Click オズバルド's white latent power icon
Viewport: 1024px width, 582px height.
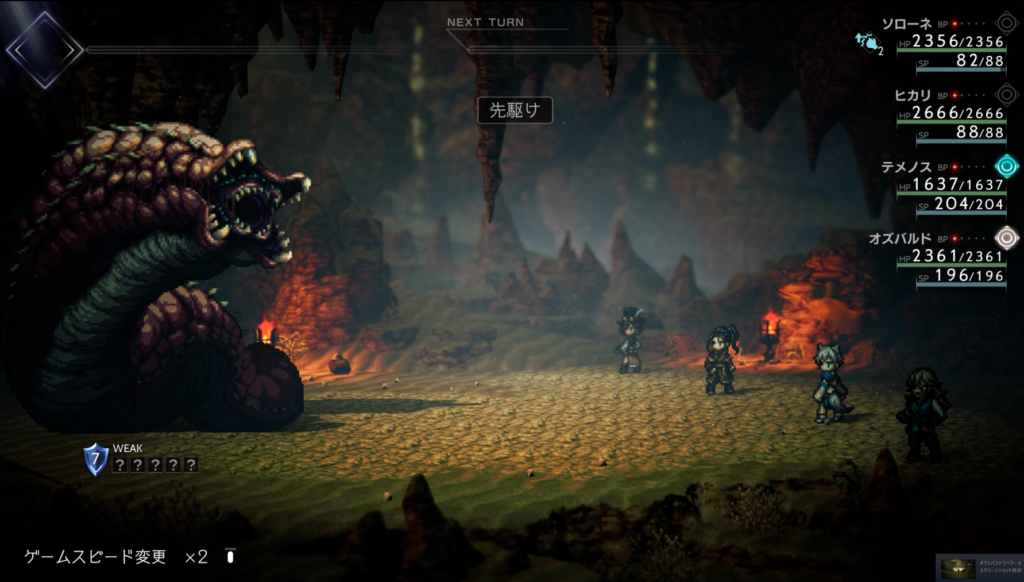point(1006,238)
